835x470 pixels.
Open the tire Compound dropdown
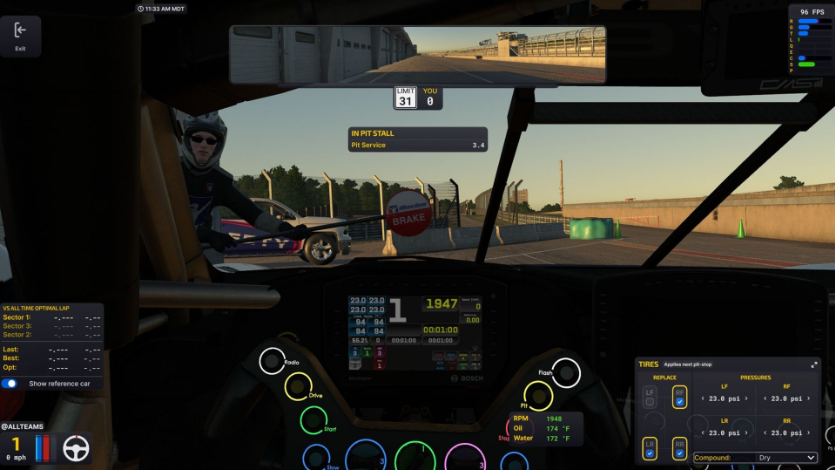coord(755,458)
